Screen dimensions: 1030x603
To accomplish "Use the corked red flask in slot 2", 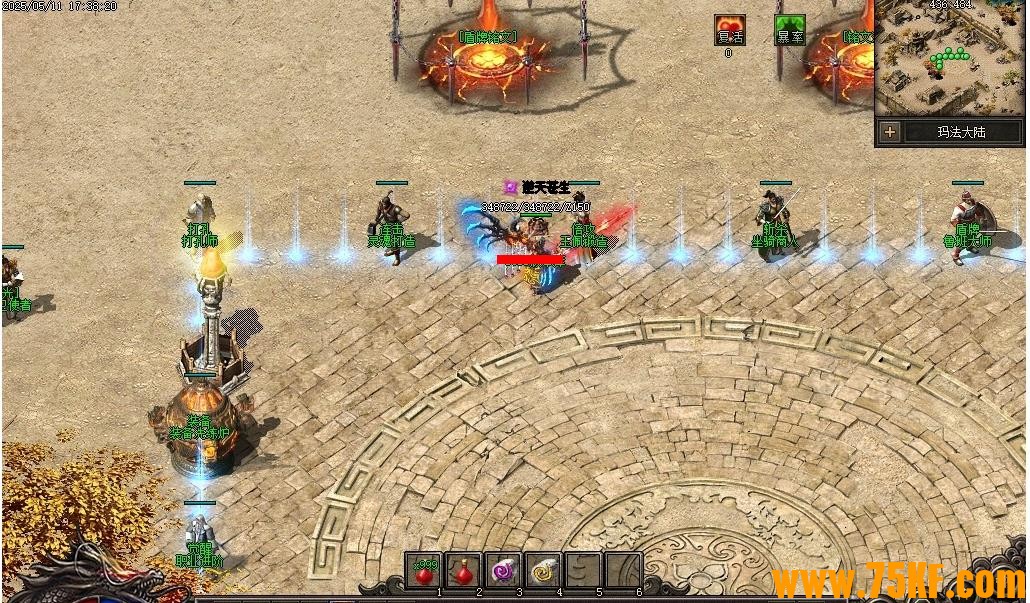I will (463, 570).
